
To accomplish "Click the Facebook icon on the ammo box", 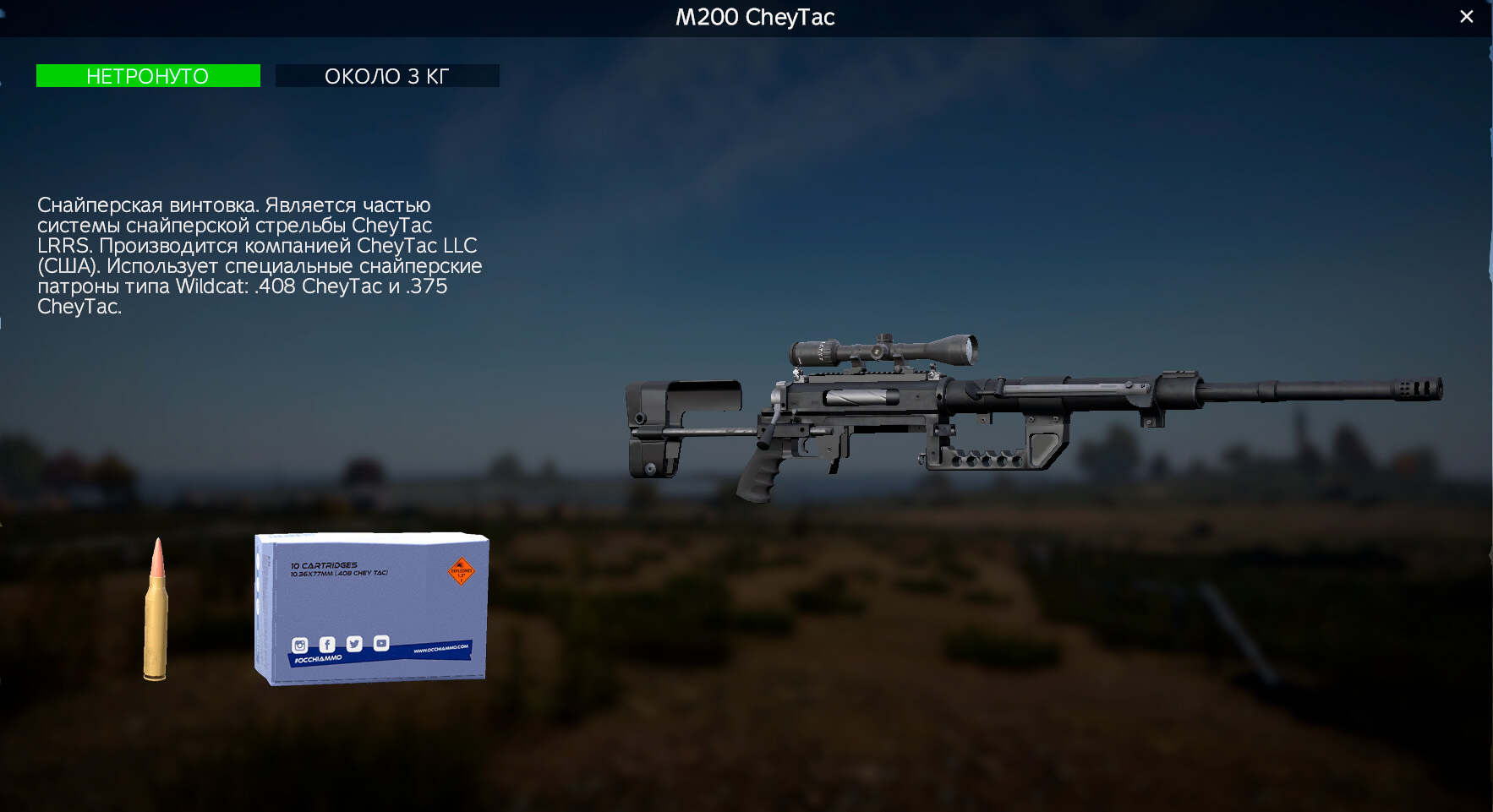I will [x=327, y=644].
